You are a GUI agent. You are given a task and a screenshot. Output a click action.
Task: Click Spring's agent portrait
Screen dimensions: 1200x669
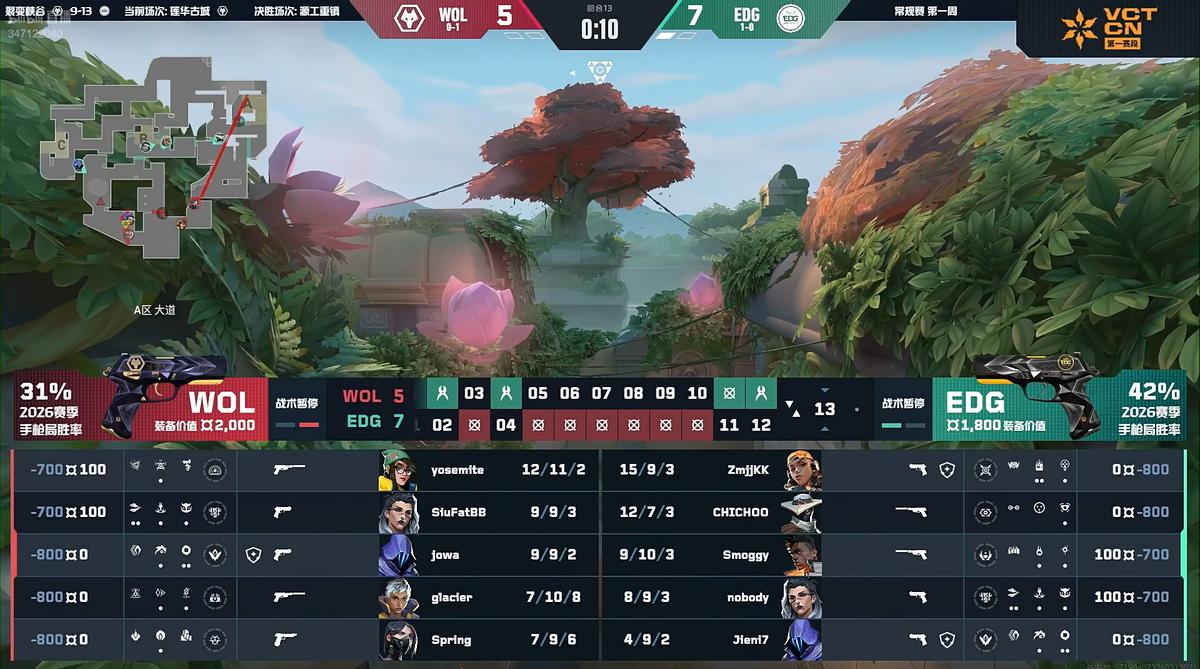(x=398, y=640)
